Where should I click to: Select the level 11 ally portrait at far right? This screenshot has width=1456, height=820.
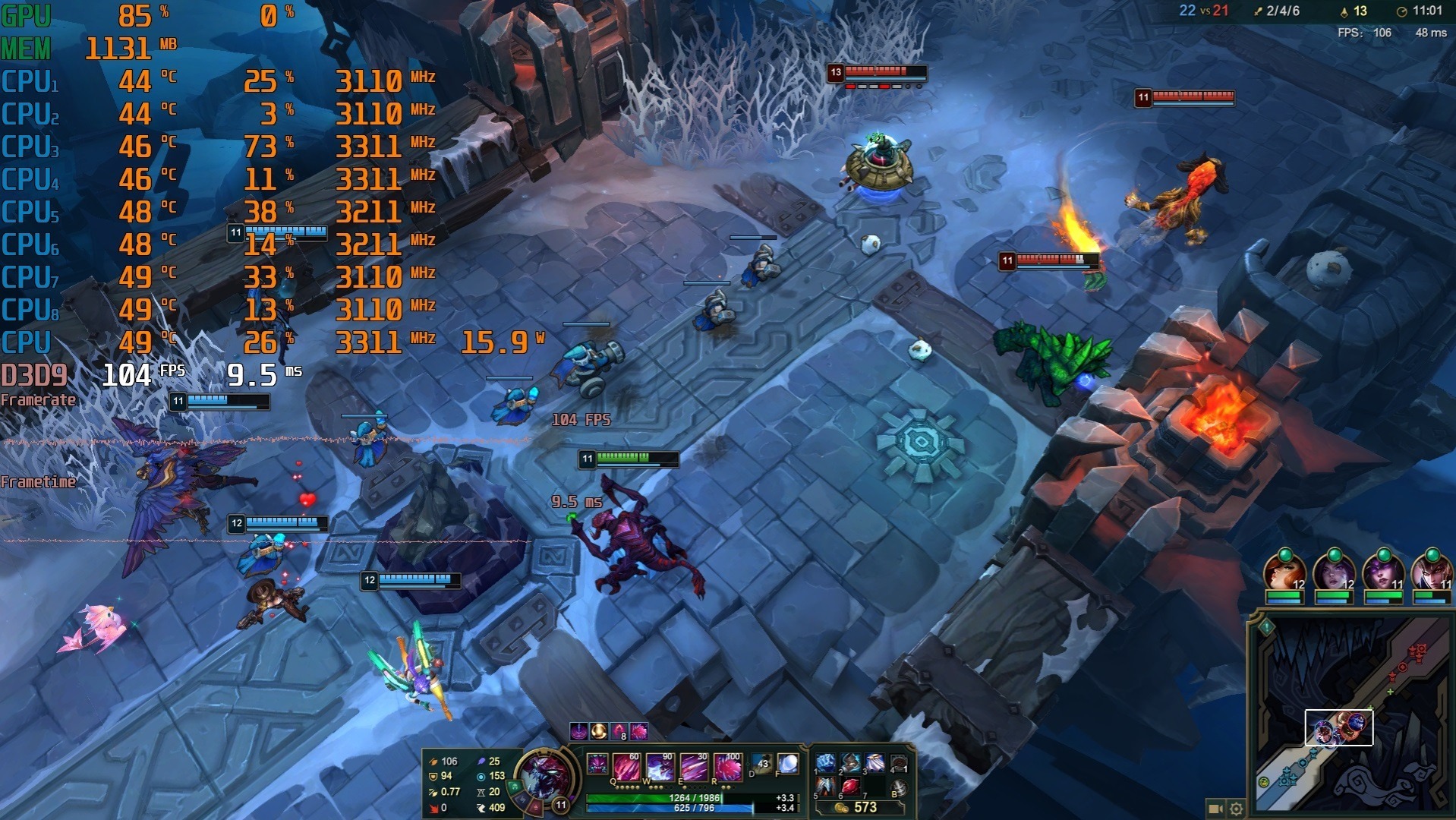click(x=1431, y=575)
